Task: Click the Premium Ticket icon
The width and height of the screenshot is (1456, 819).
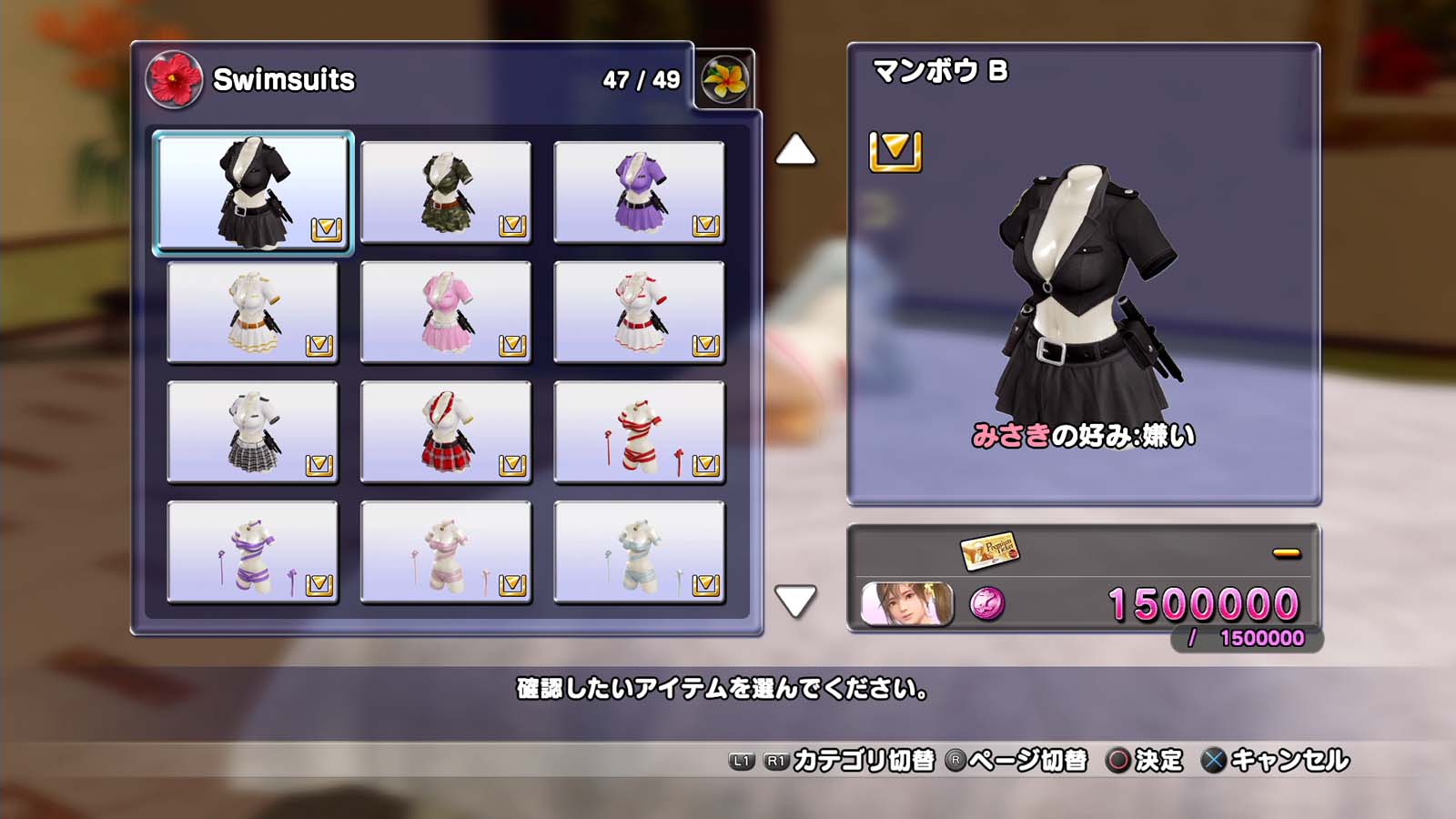Action: click(989, 550)
